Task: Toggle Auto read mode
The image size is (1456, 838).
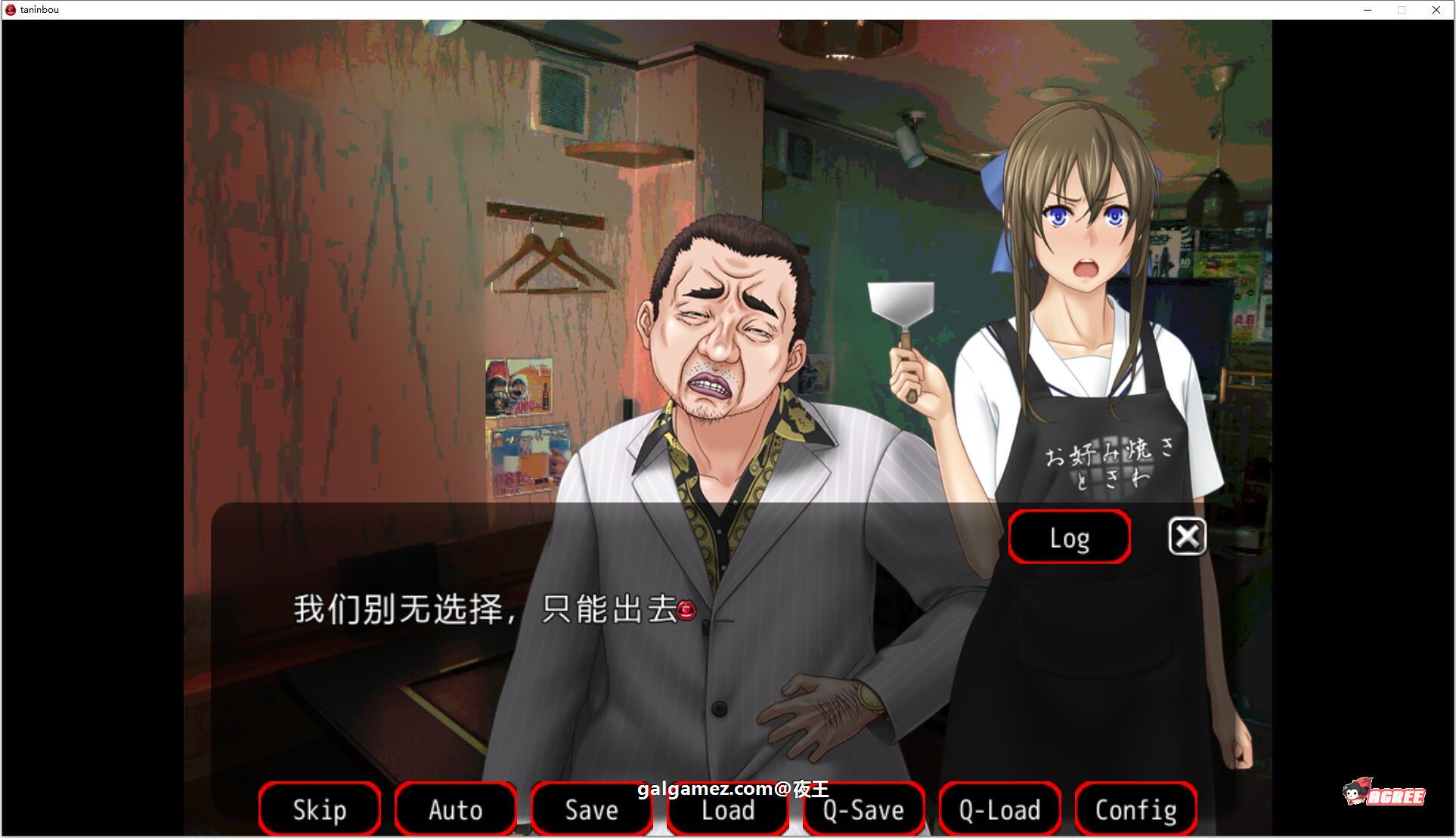Action: point(455,809)
